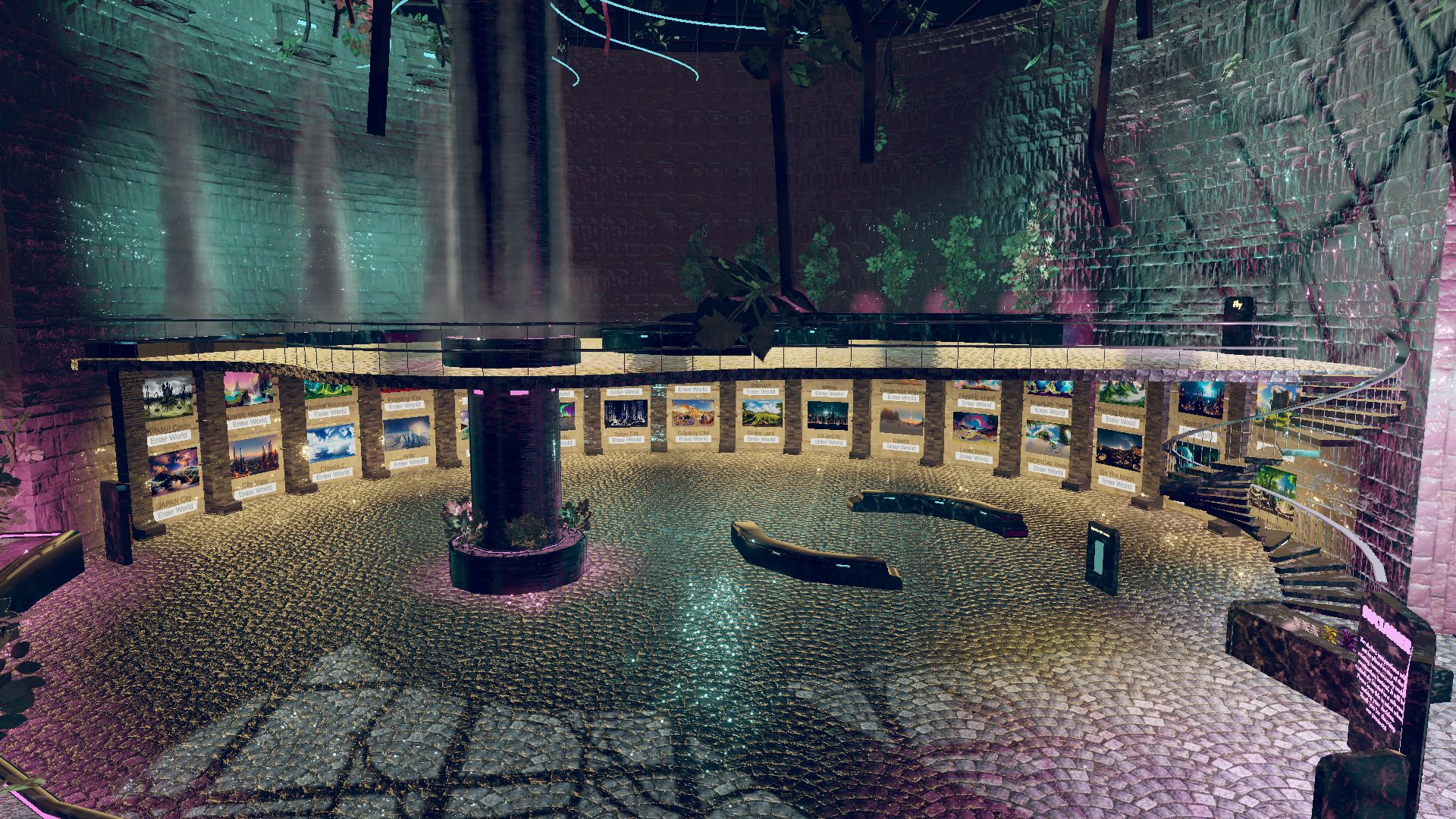This screenshot has width=1456, height=819.
Task: Click Enter World under CyberCity
Action: (x=829, y=441)
